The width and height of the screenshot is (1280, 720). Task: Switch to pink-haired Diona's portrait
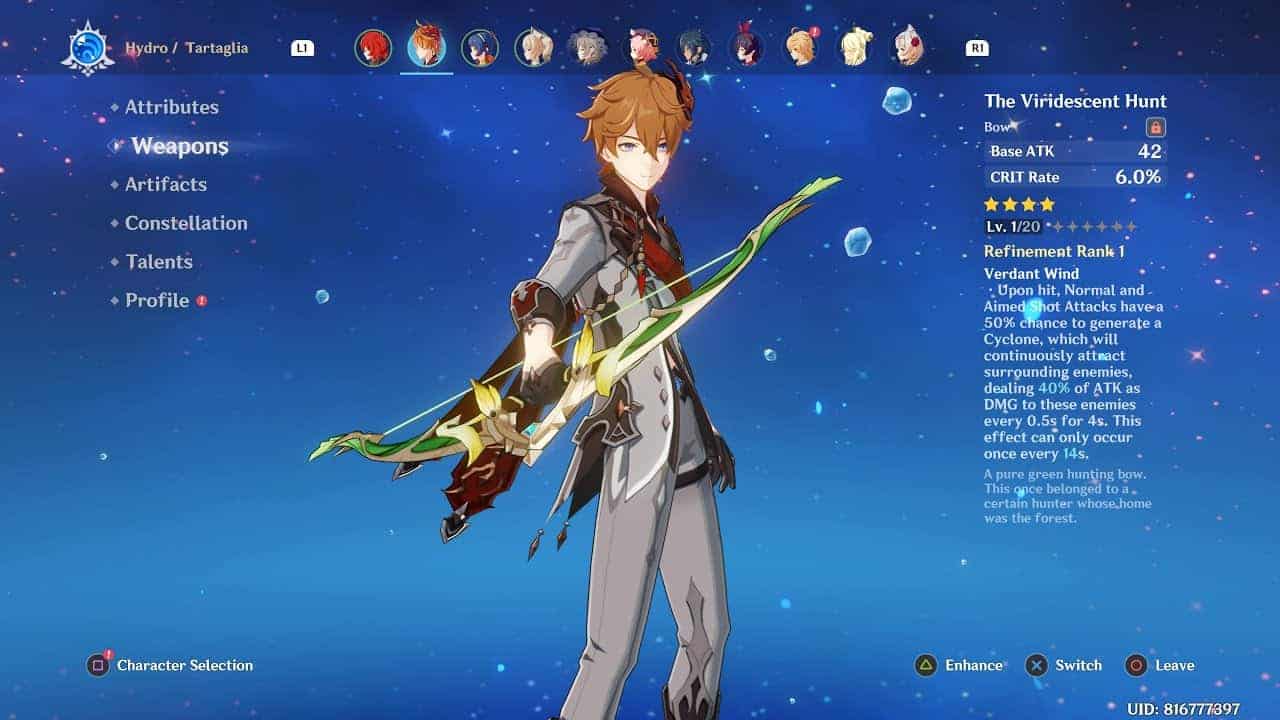point(640,48)
